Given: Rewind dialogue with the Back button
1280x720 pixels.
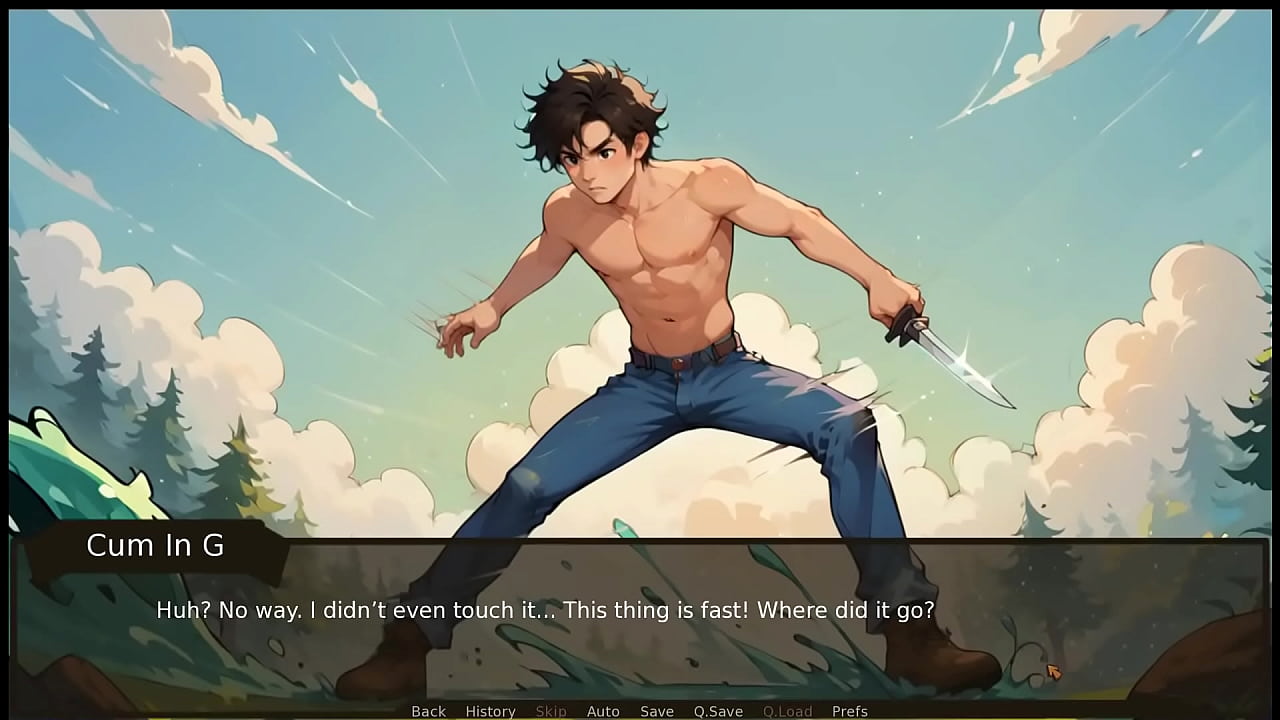Looking at the screenshot, I should coord(428,711).
